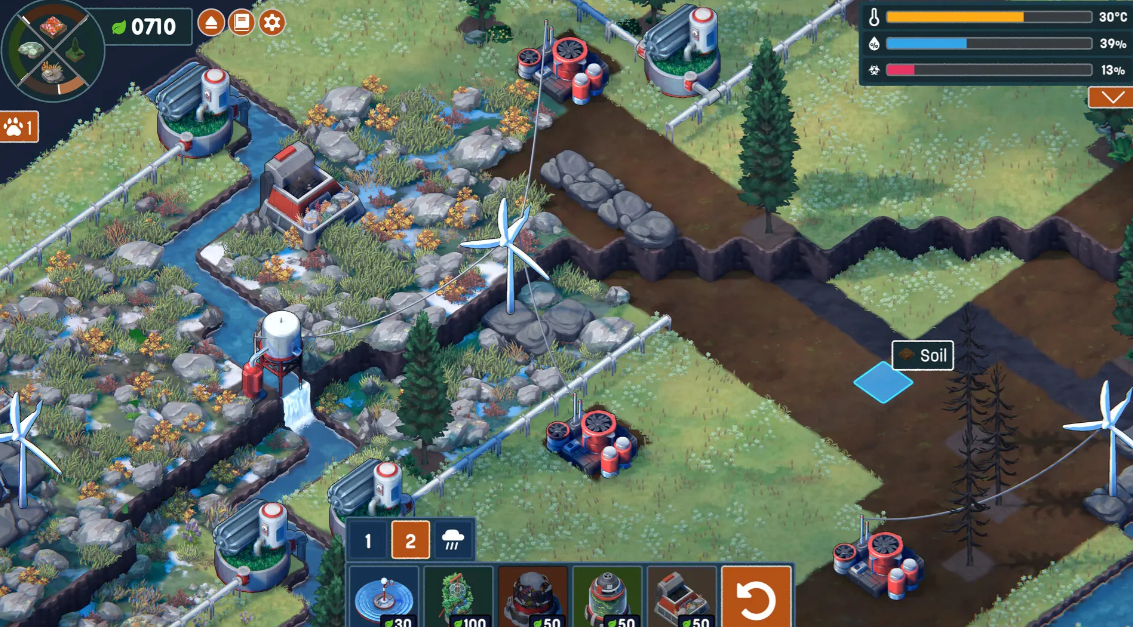Viewport: 1133px width, 627px height.
Task: Click the orange eject button
Action: pyautogui.click(x=211, y=23)
